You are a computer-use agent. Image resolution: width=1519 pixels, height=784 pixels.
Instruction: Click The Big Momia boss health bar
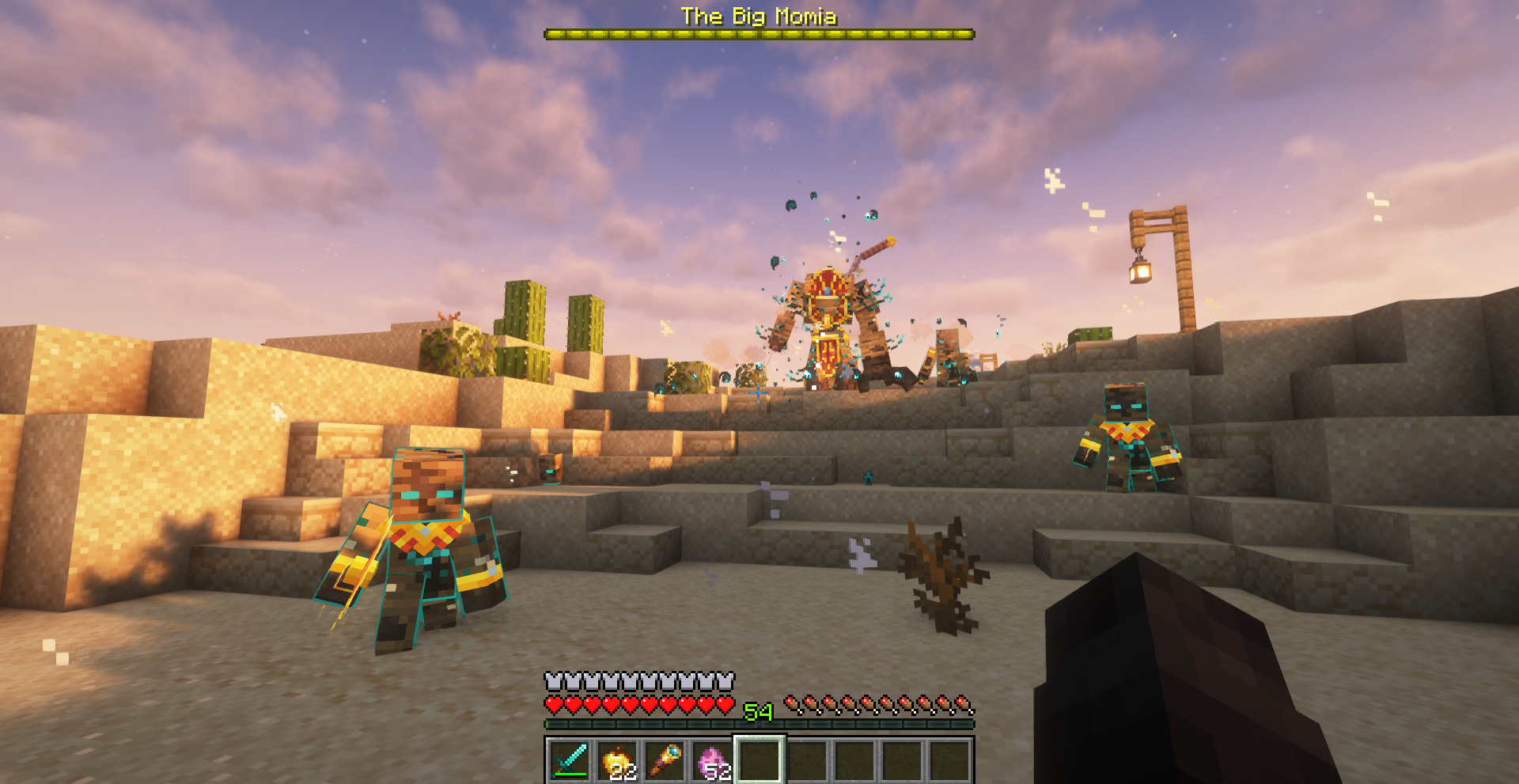[758, 32]
